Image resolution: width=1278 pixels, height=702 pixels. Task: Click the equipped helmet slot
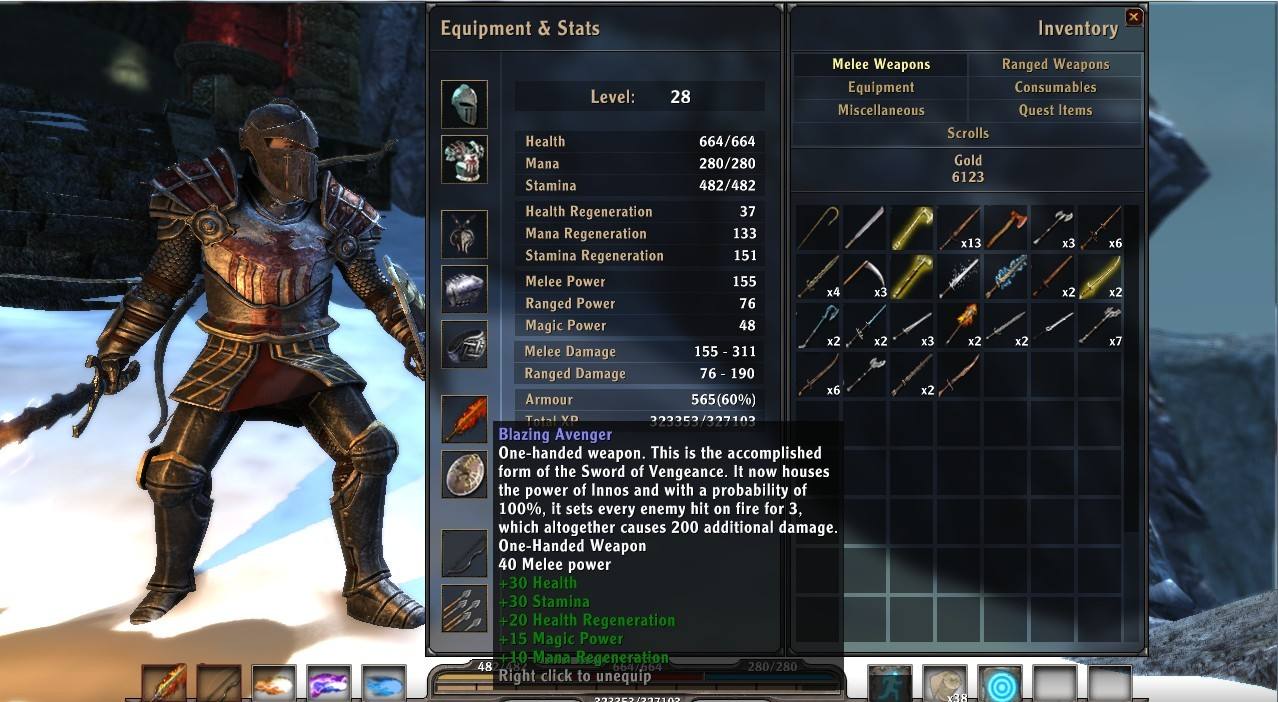pyautogui.click(x=464, y=104)
